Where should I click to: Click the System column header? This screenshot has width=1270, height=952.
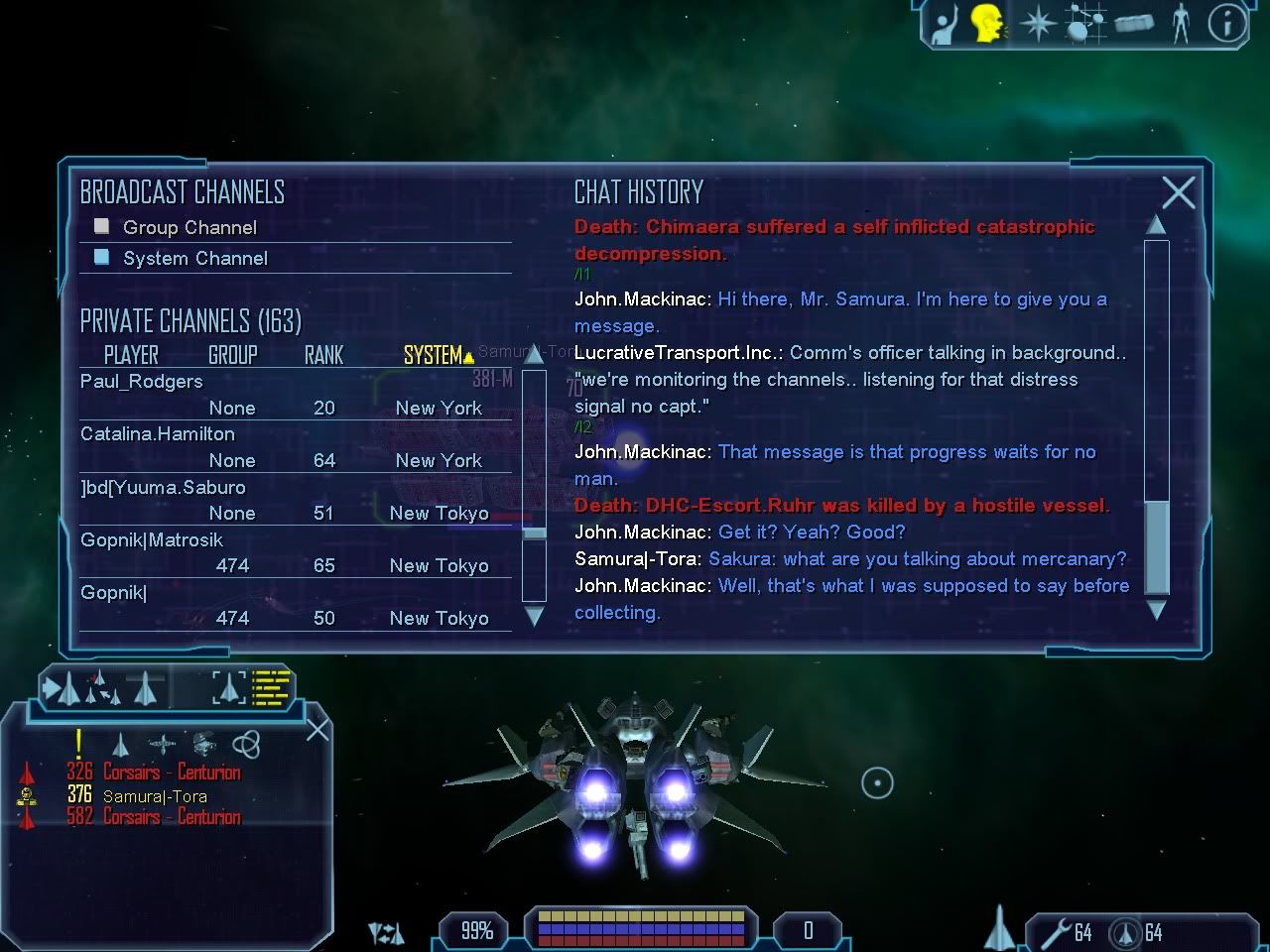434,355
